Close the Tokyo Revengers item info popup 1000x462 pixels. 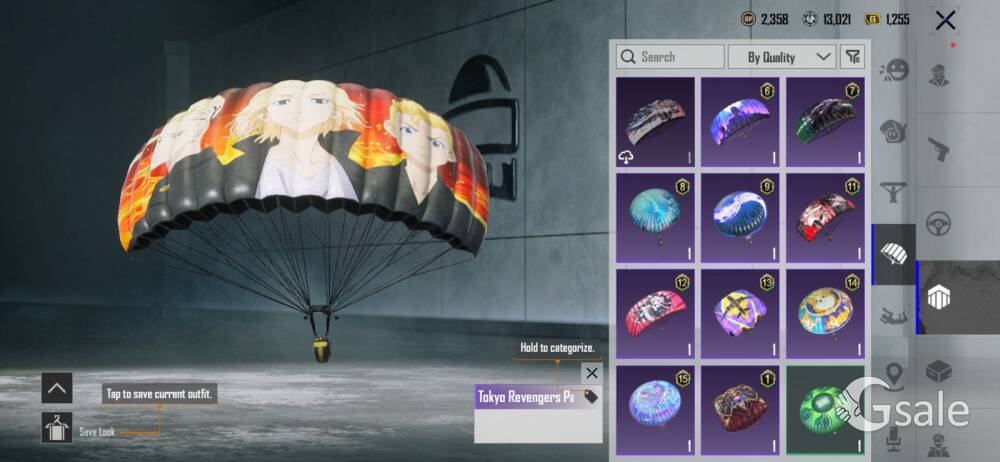[591, 373]
